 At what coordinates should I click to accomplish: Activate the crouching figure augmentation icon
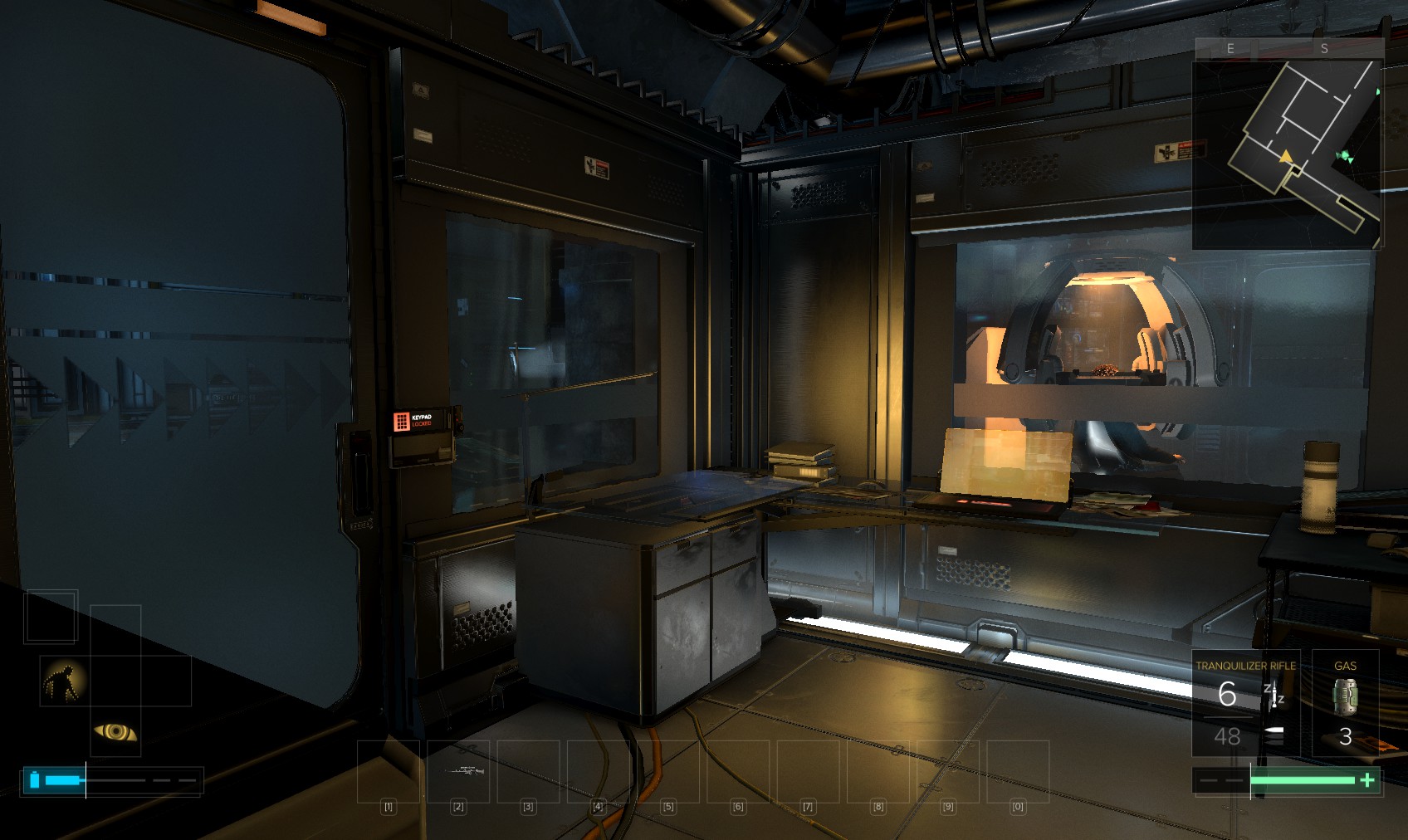[x=64, y=681]
